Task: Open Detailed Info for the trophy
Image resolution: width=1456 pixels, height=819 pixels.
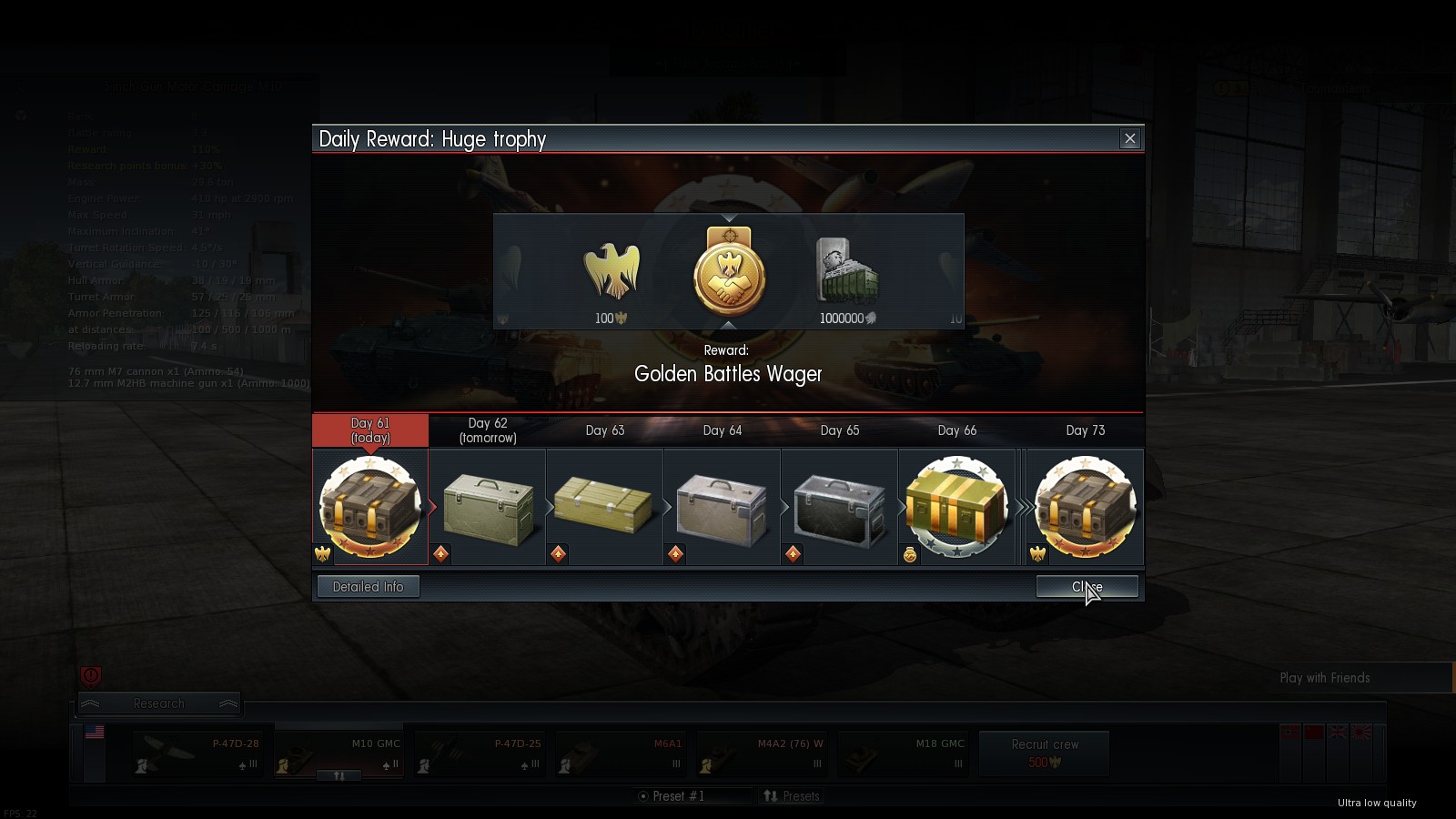Action: 368,587
